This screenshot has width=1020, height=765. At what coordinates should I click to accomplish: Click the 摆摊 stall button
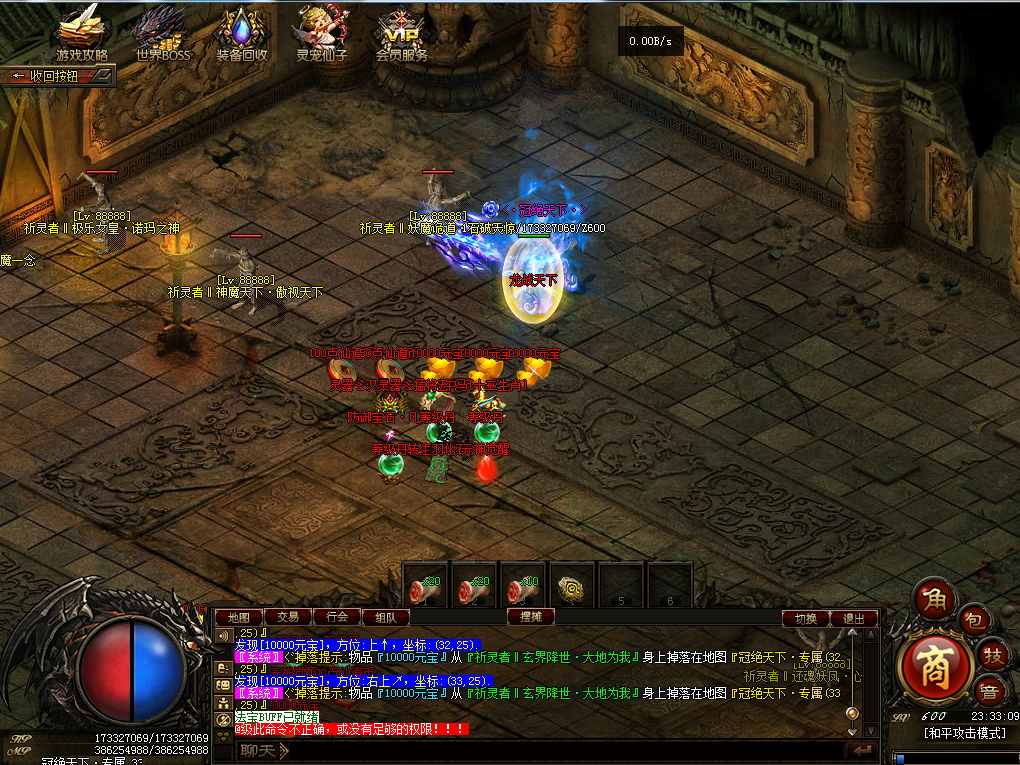tap(530, 618)
